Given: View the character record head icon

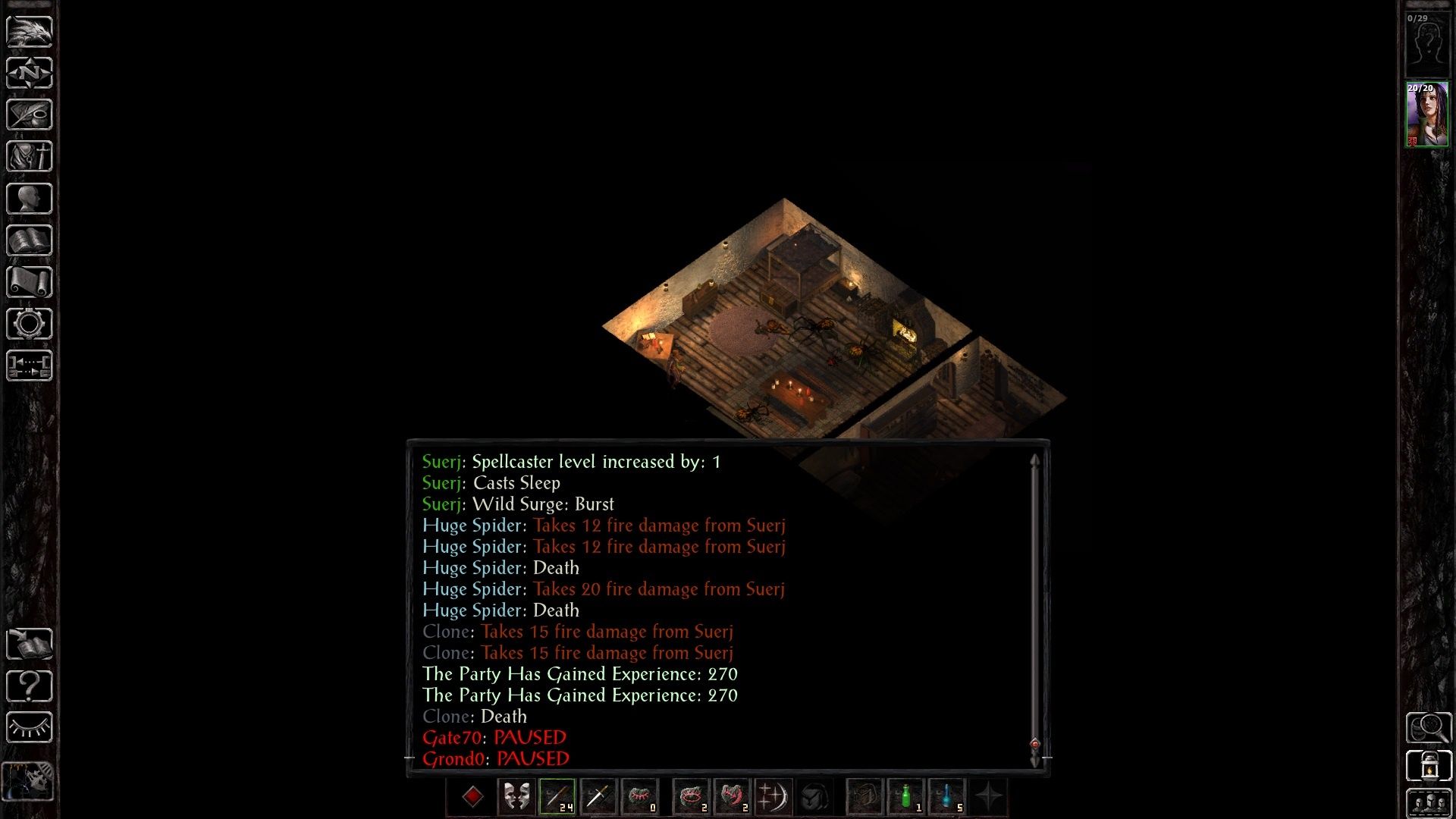Looking at the screenshot, I should pyautogui.click(x=28, y=197).
